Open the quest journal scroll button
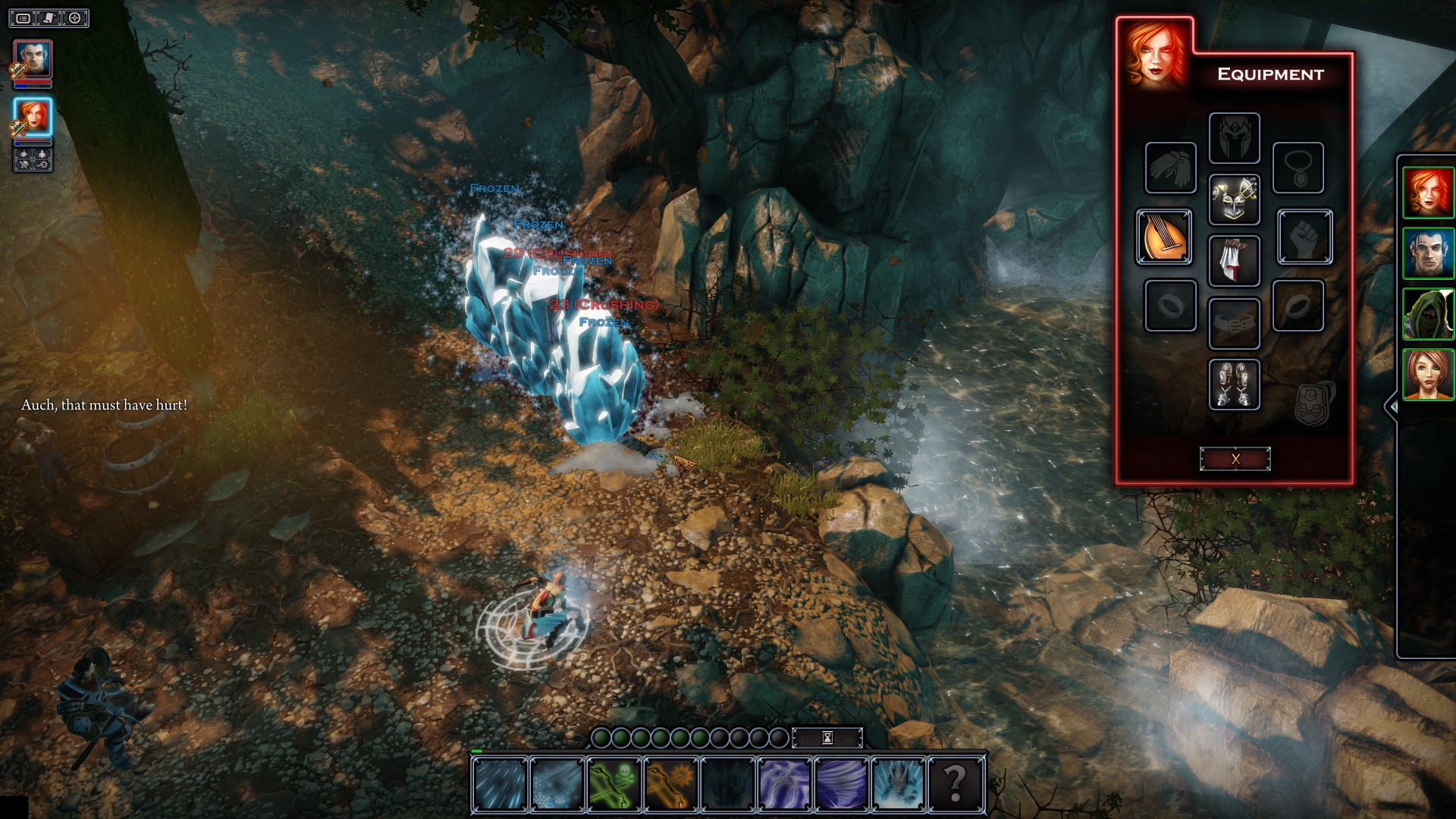 [49, 17]
